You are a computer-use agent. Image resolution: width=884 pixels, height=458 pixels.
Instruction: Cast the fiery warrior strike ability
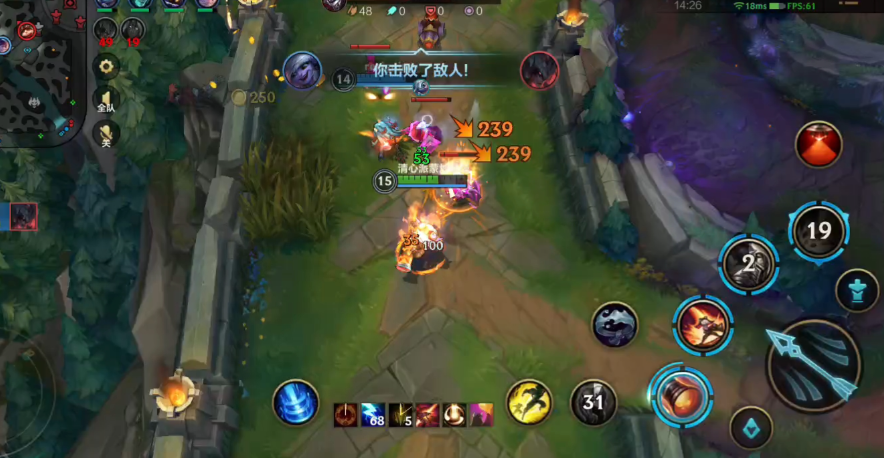[703, 324]
